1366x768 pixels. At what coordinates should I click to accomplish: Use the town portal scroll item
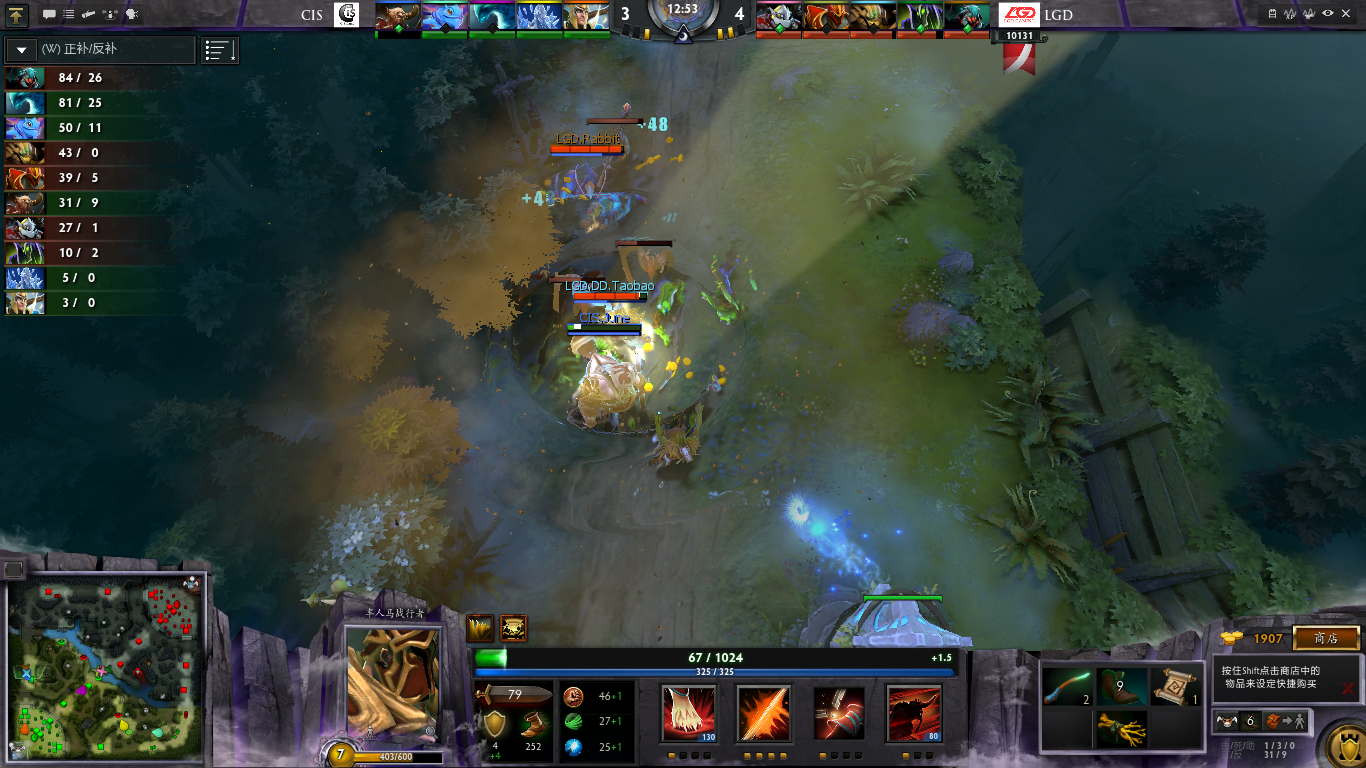1177,687
